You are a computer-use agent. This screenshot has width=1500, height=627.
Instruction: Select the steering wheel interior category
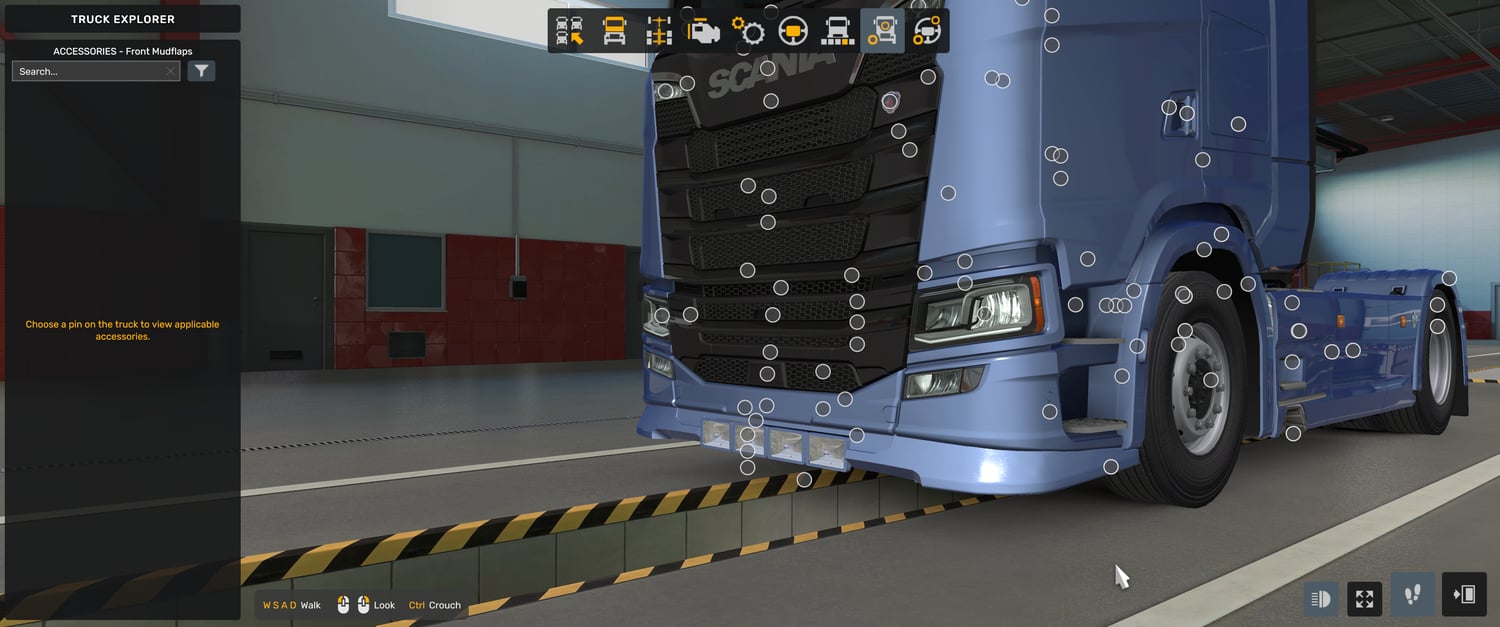(x=793, y=31)
